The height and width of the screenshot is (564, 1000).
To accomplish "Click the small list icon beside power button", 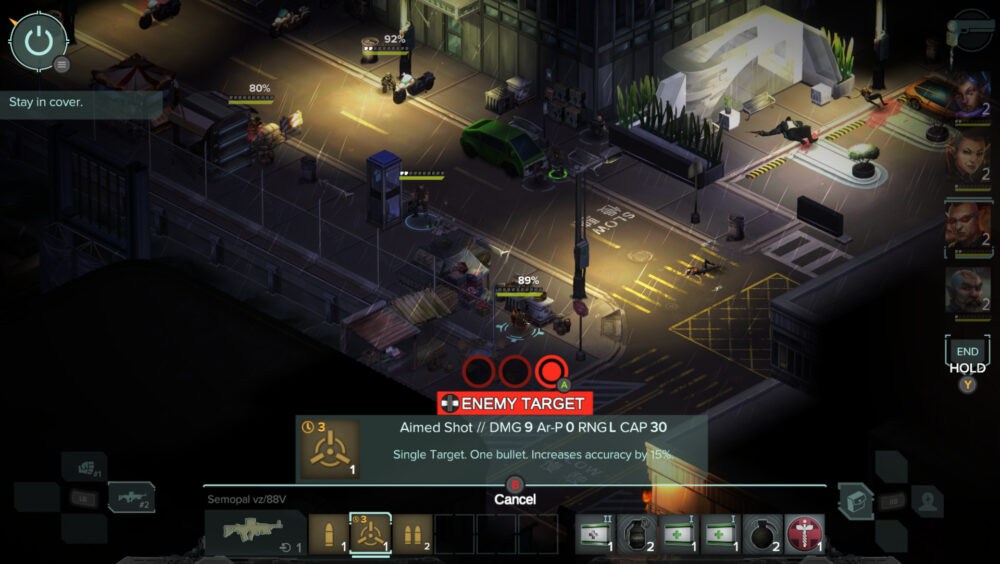I will coord(62,65).
